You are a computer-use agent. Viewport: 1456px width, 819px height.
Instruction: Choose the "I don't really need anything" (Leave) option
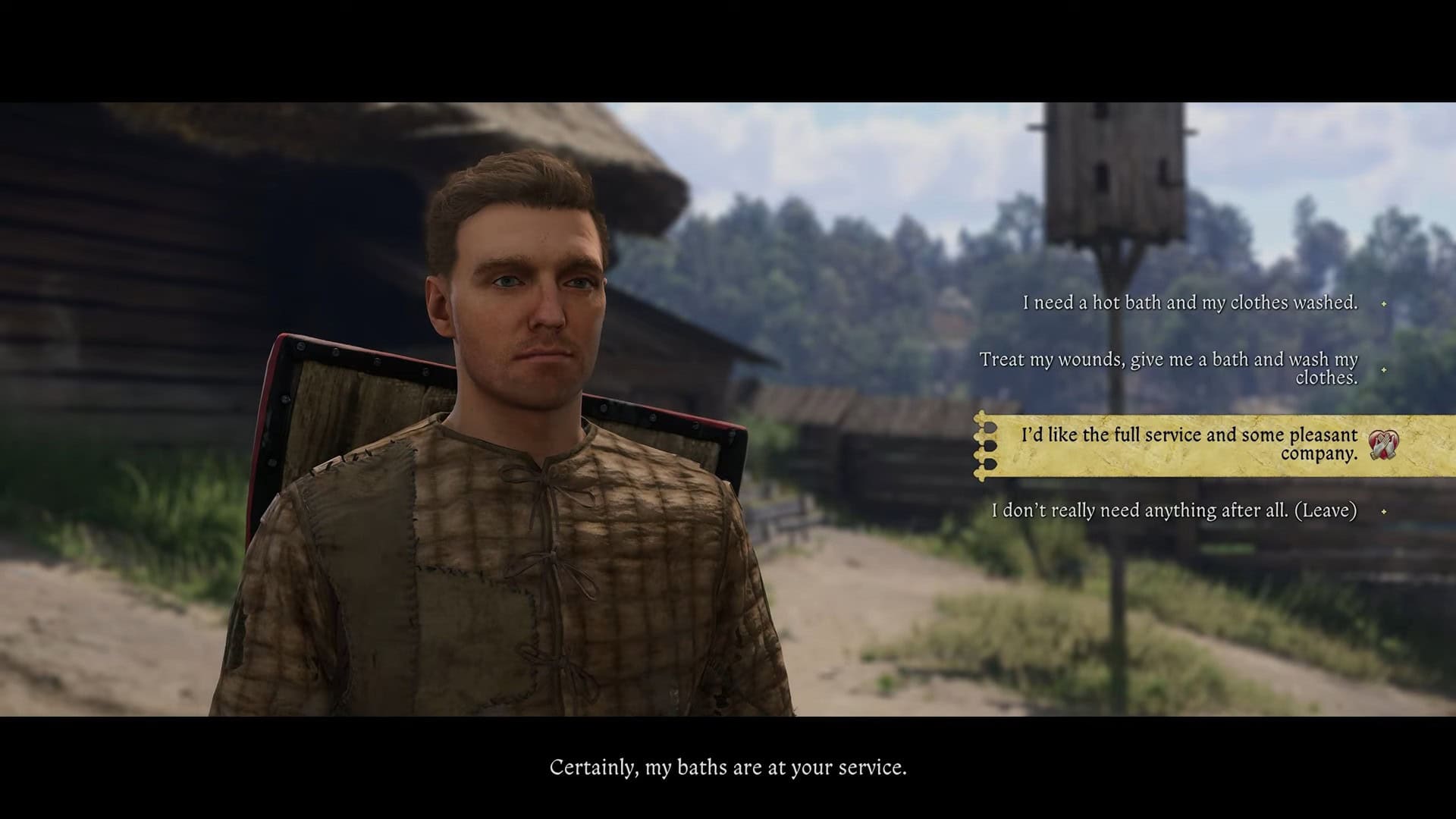pyautogui.click(x=1174, y=510)
